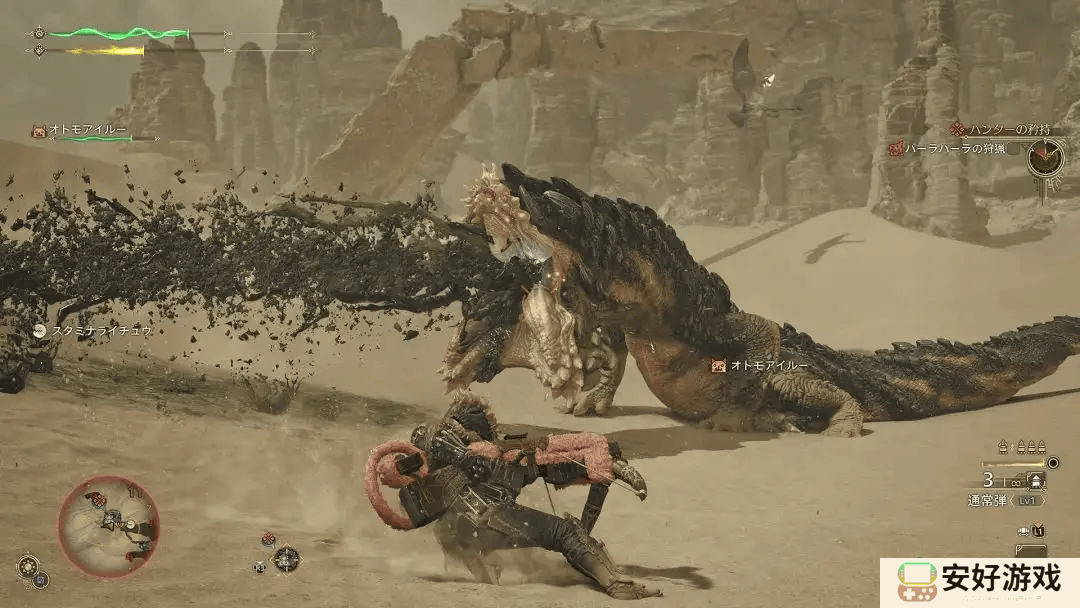
Task: Click the sun-shaped icon beside the minimap
Action: (x=27, y=565)
